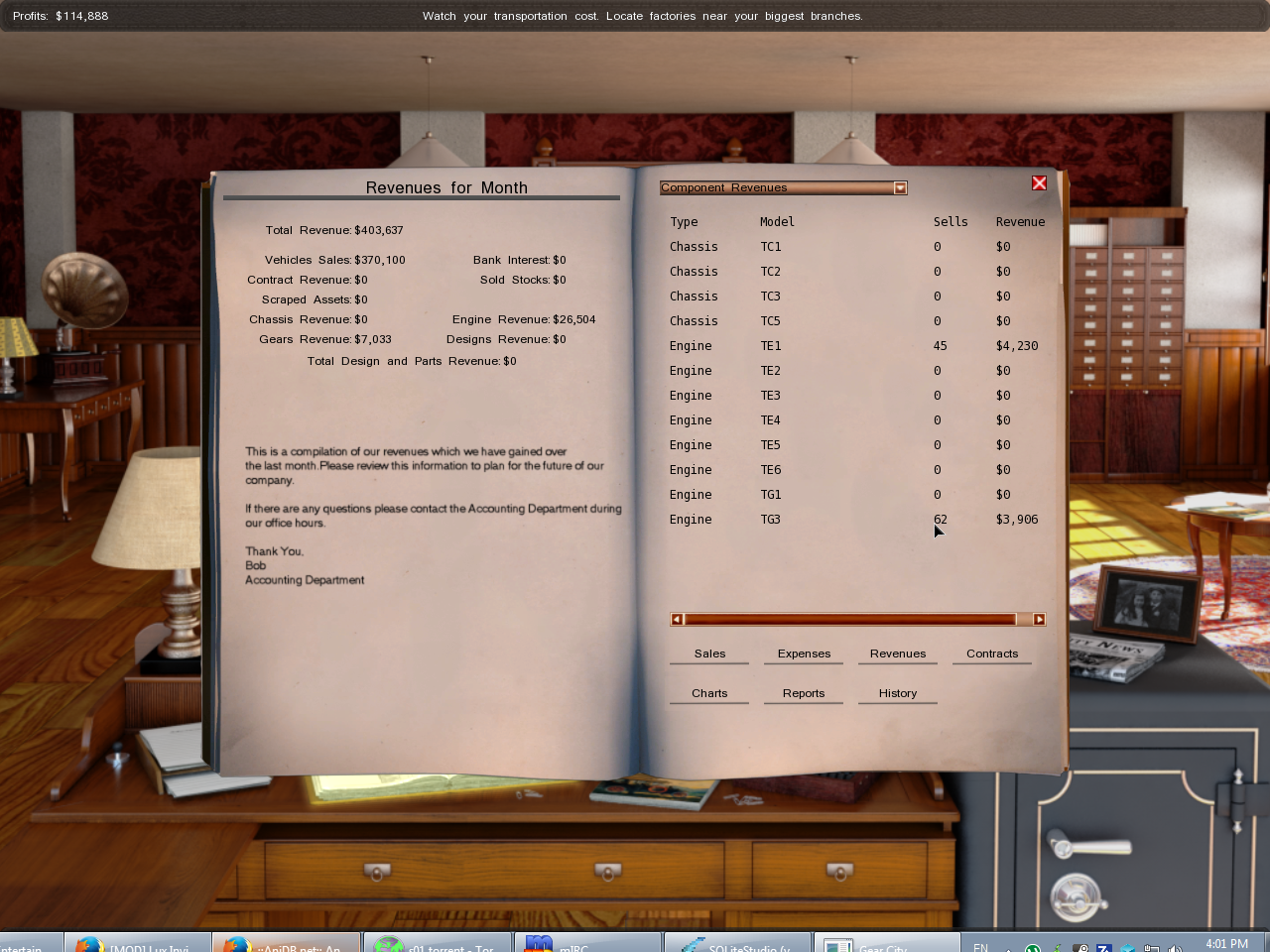Close the revenues book with red X
The image size is (1270, 952).
1039,183
